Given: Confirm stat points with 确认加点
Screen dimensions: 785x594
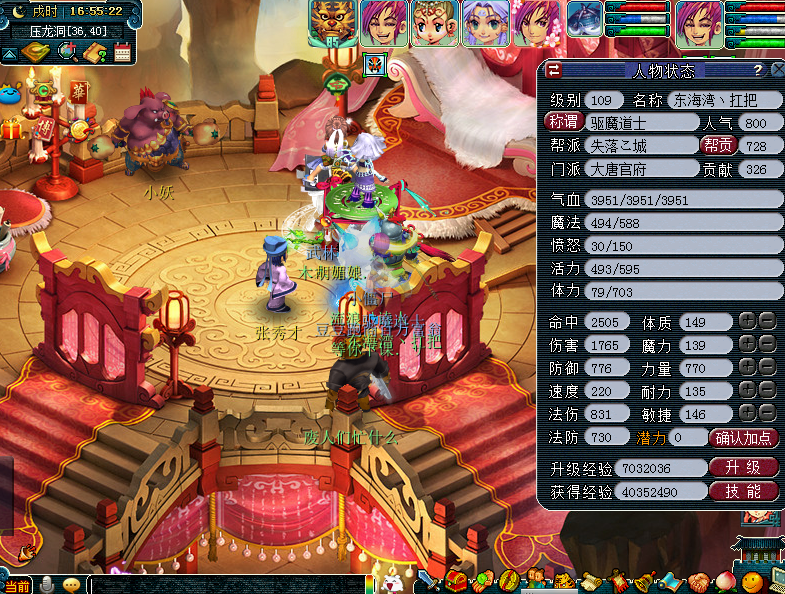Looking at the screenshot, I should pyautogui.click(x=744, y=437).
